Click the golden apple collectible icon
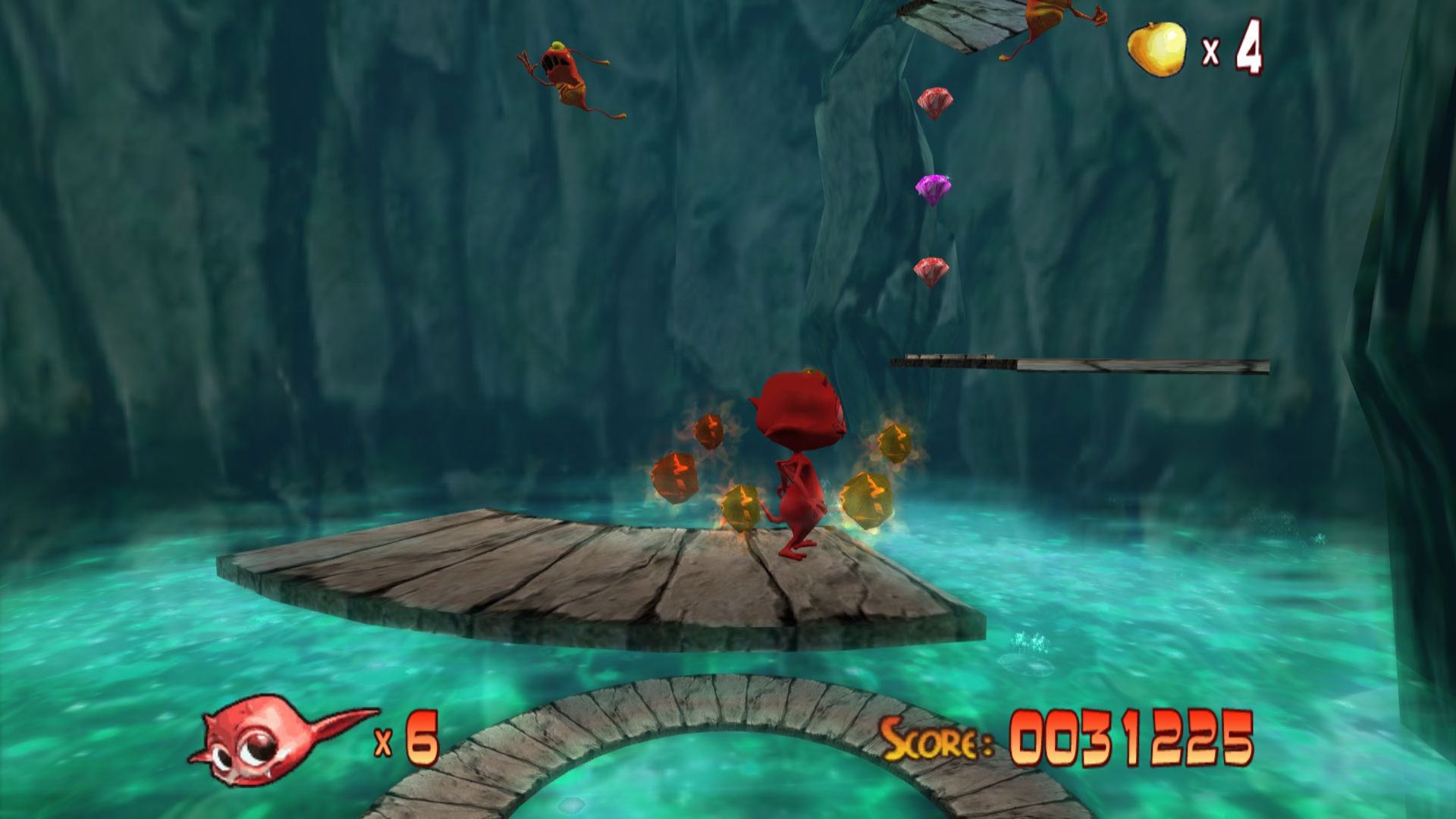 pyautogui.click(x=1156, y=49)
